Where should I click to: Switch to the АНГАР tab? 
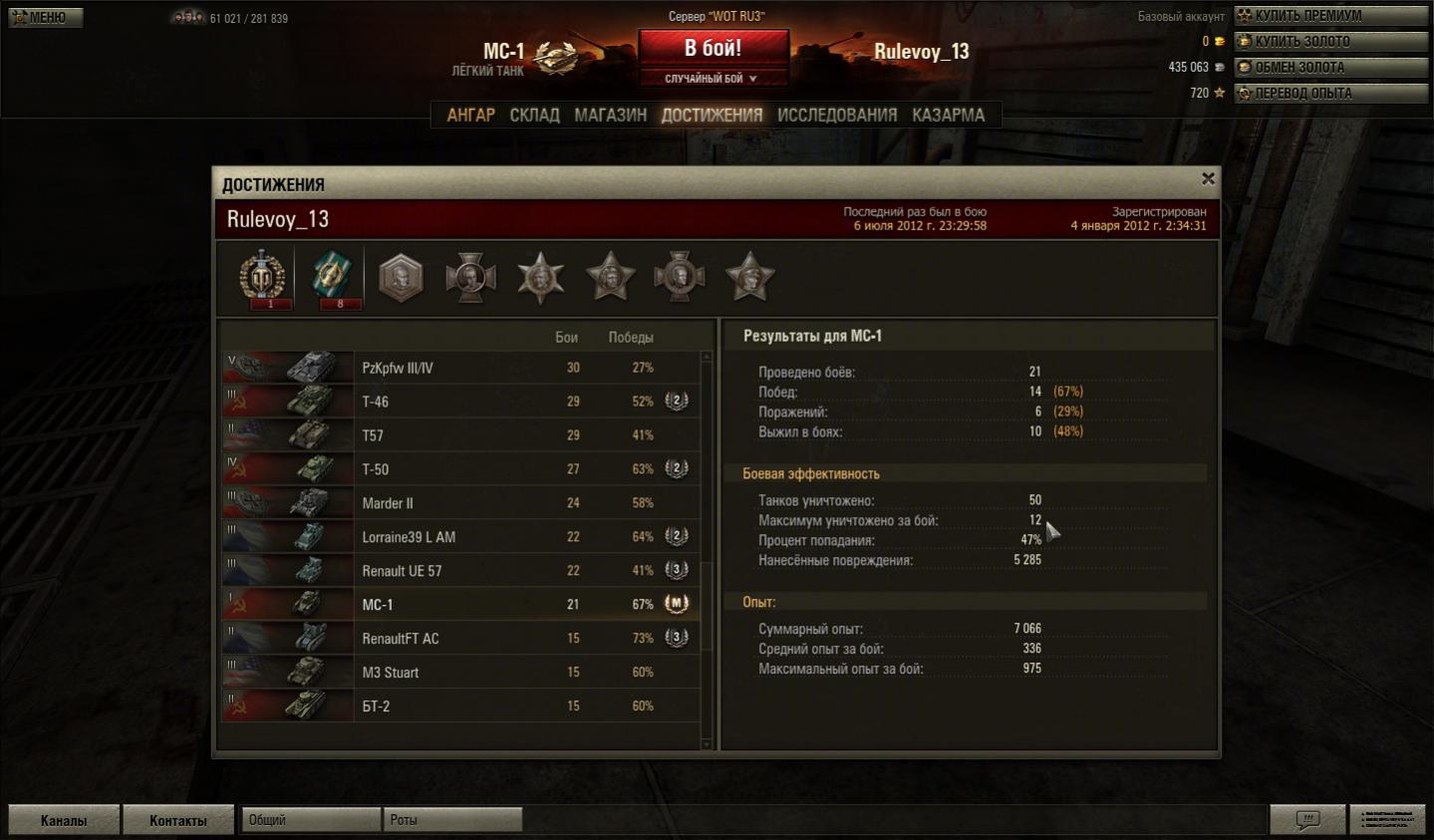(470, 116)
